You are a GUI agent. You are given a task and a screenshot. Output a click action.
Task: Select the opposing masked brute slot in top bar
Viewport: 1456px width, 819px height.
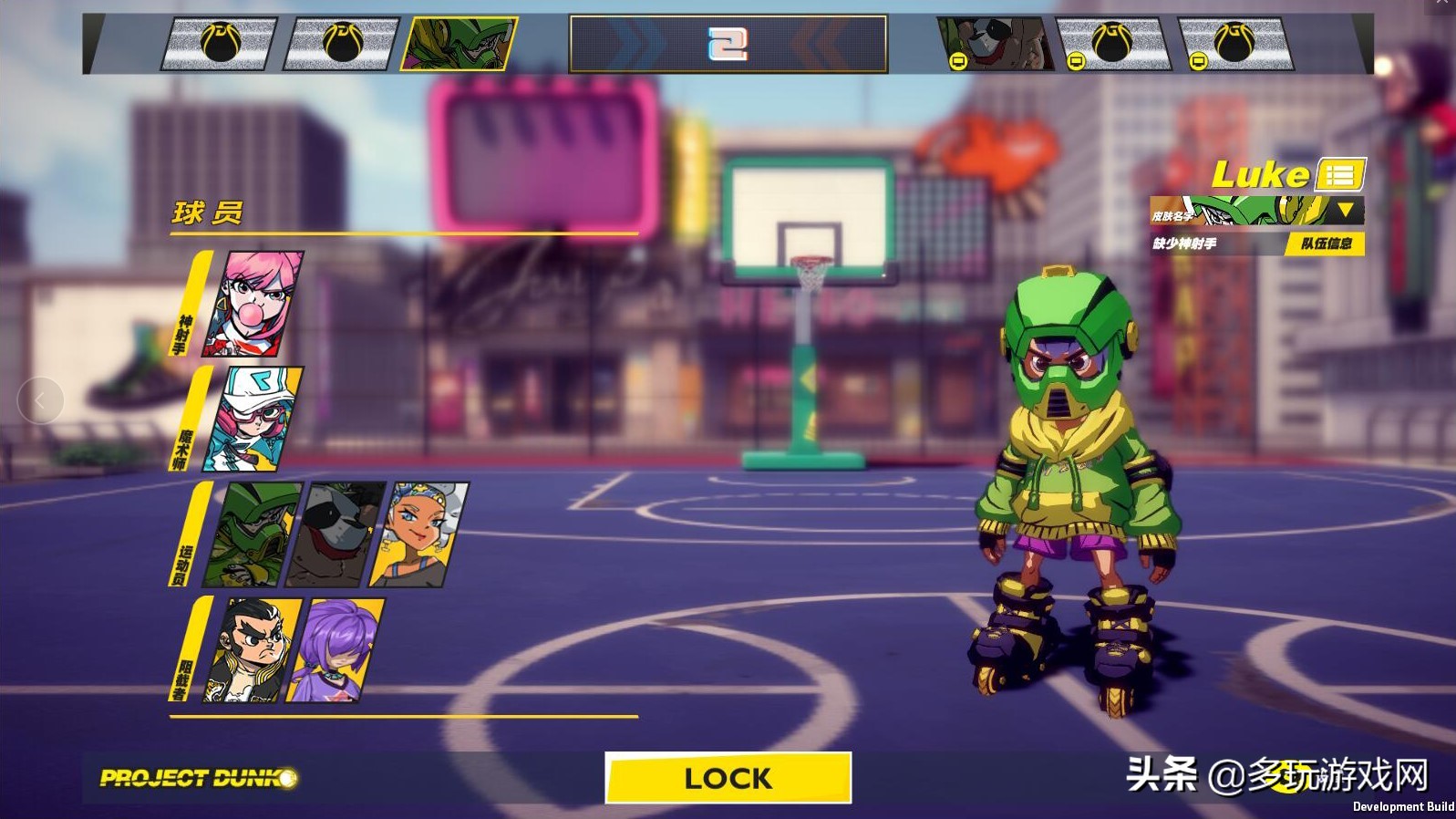point(994,44)
